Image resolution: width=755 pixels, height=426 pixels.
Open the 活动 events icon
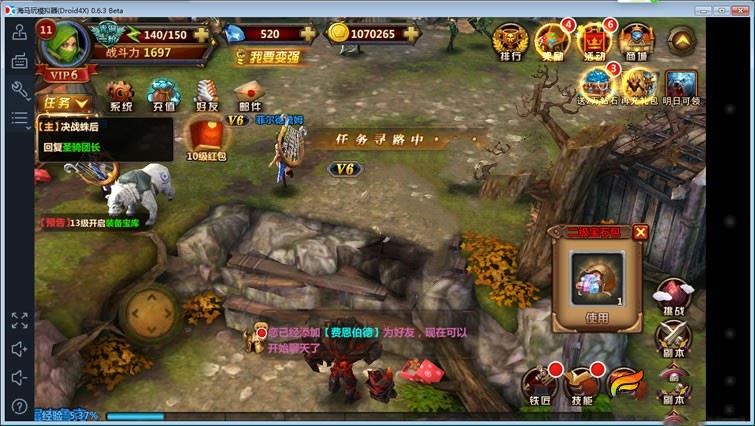[594, 42]
